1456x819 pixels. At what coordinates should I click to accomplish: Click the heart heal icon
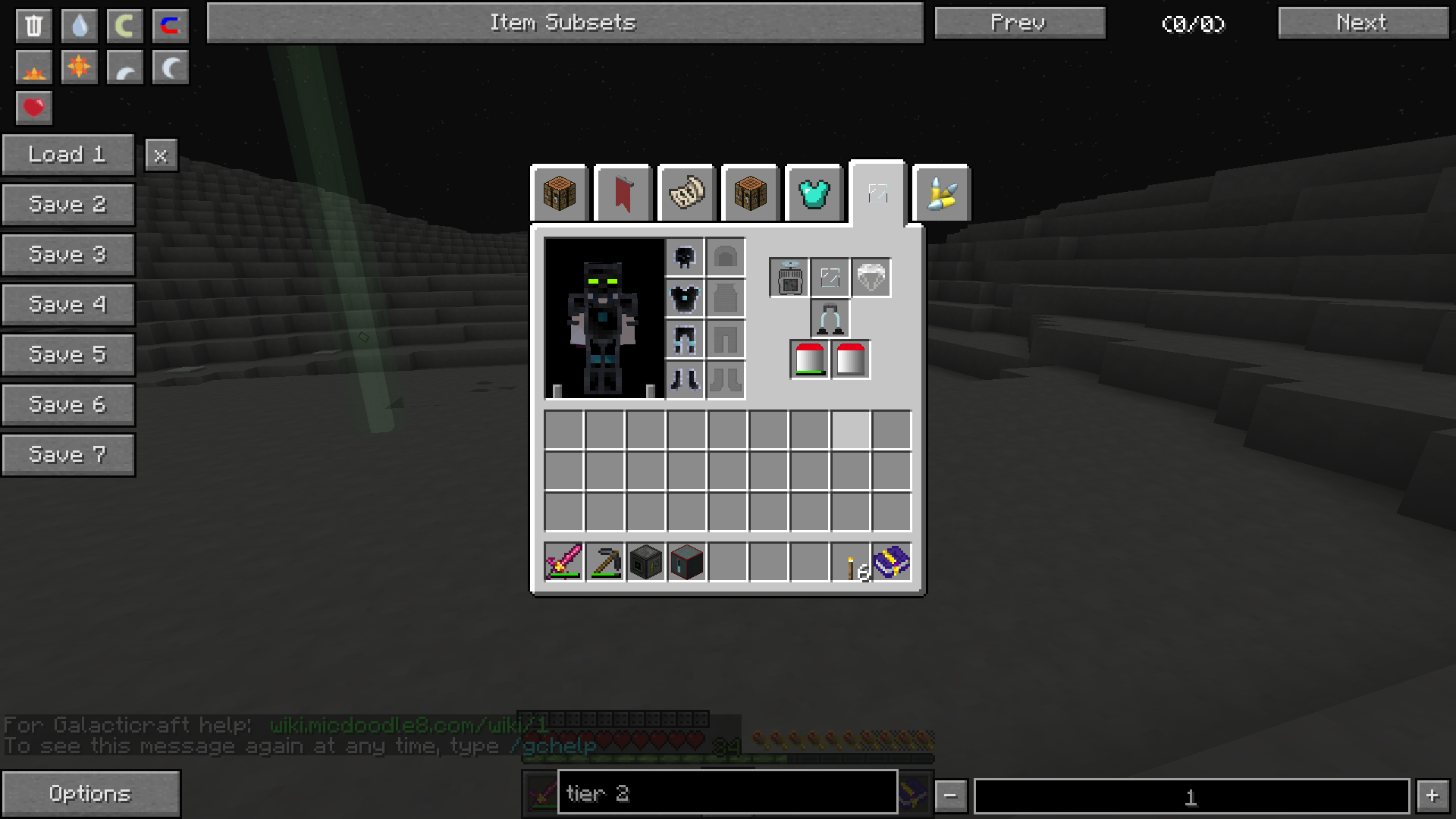click(33, 108)
